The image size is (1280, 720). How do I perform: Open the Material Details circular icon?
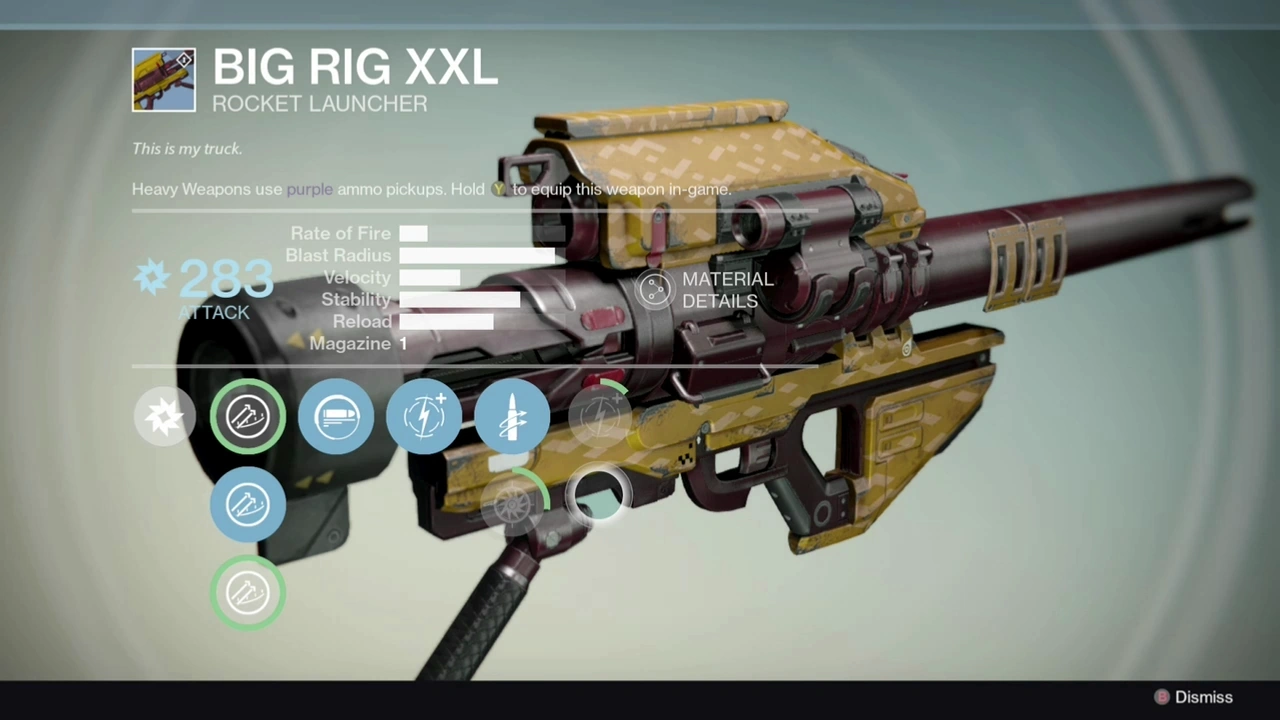[656, 289]
